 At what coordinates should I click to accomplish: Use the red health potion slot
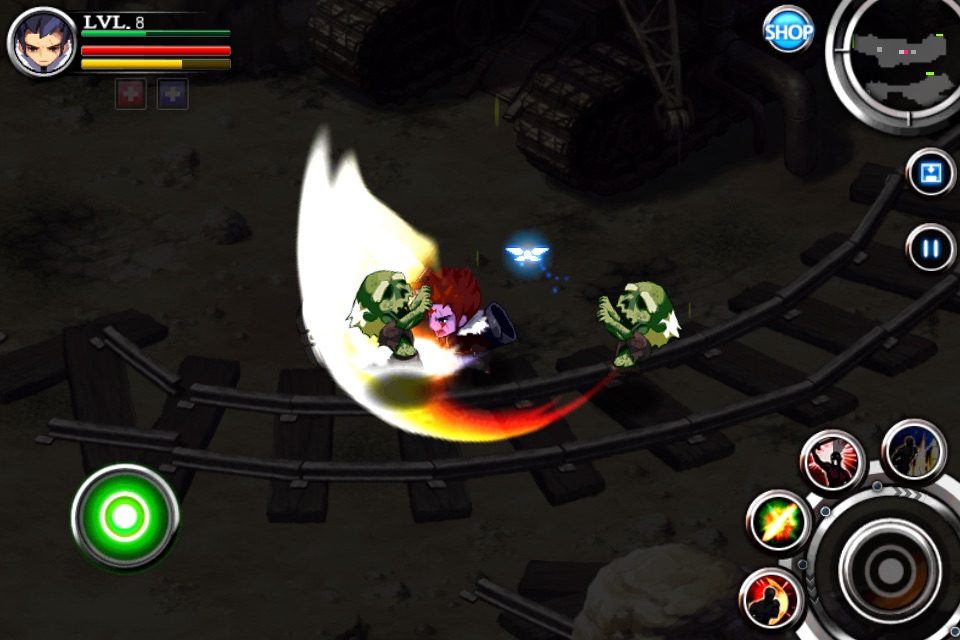130,94
